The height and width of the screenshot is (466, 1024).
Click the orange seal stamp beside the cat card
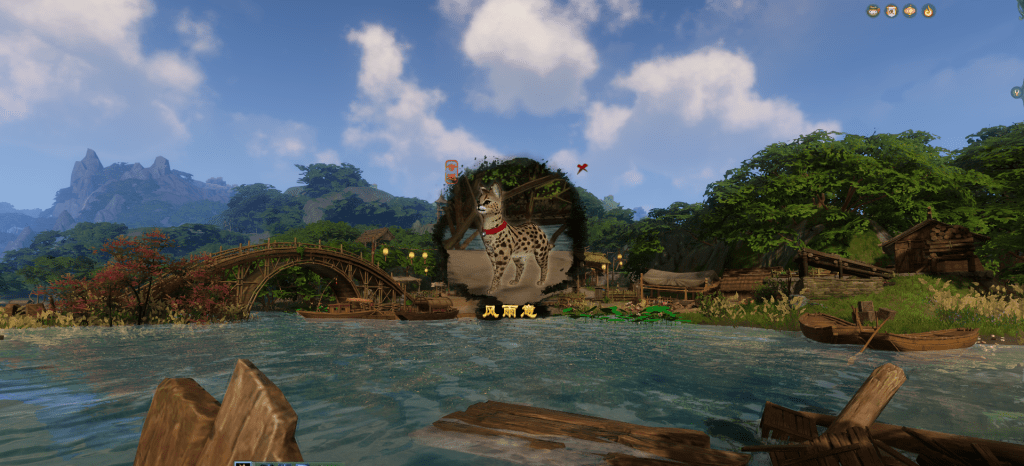[451, 170]
